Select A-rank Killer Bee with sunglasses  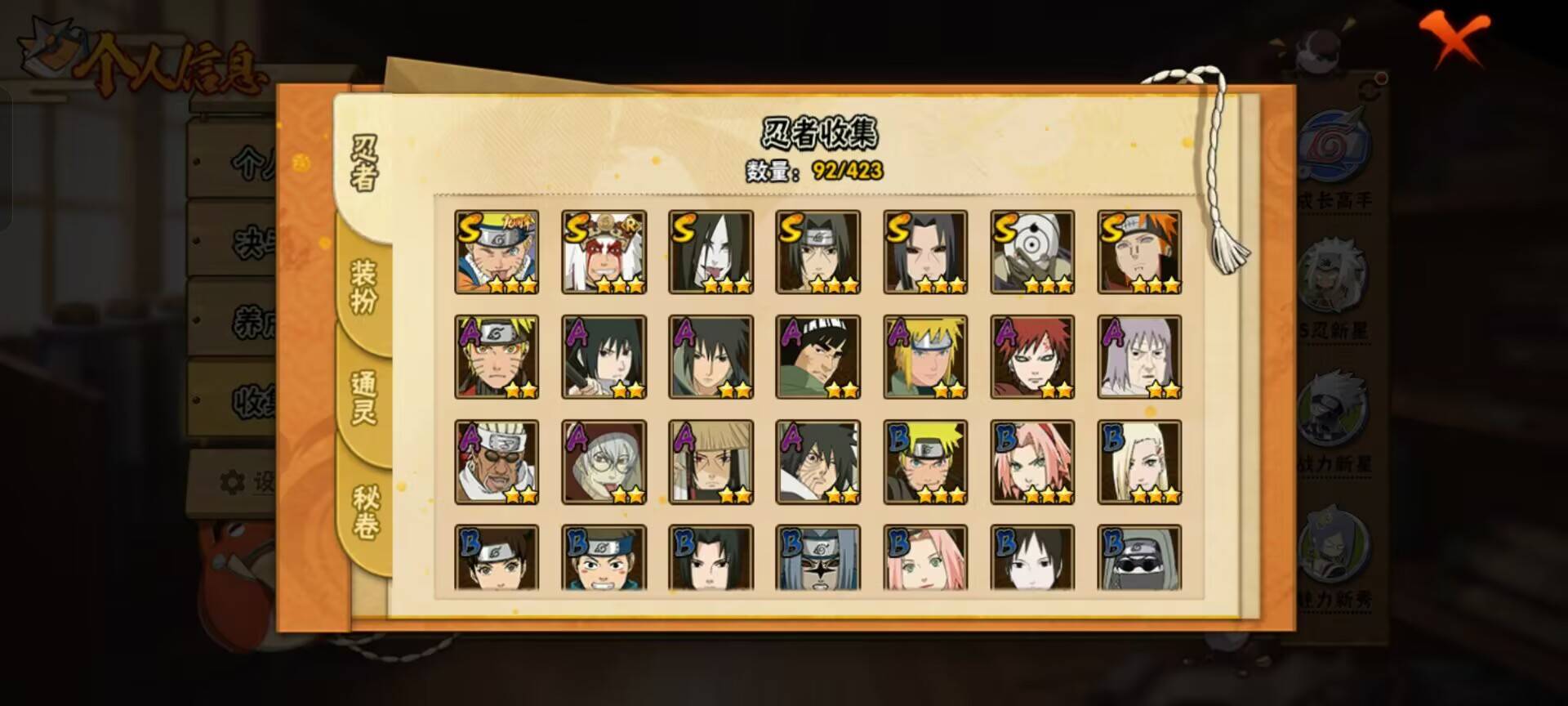click(497, 462)
